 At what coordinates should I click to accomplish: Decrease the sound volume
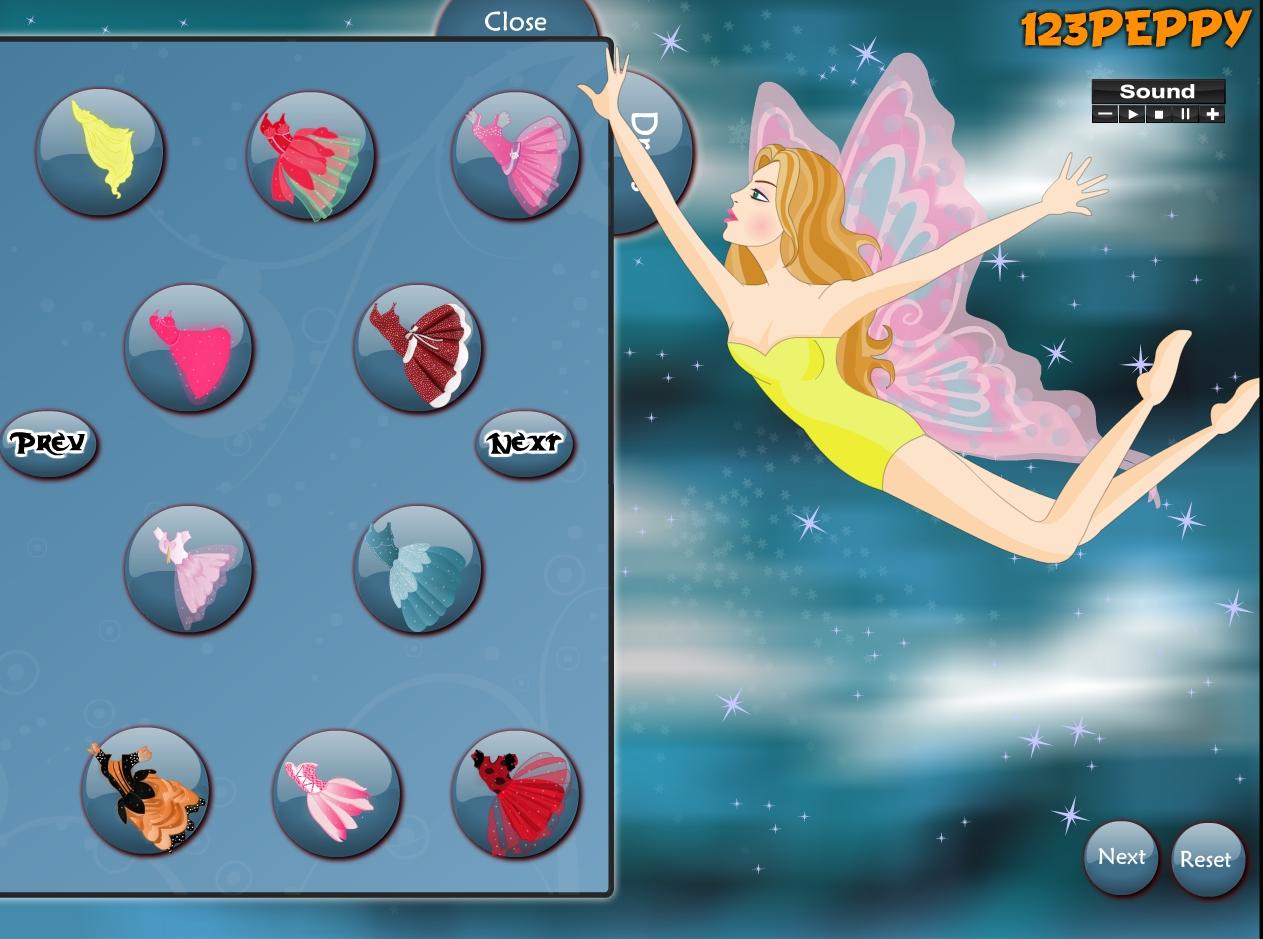pos(1105,114)
